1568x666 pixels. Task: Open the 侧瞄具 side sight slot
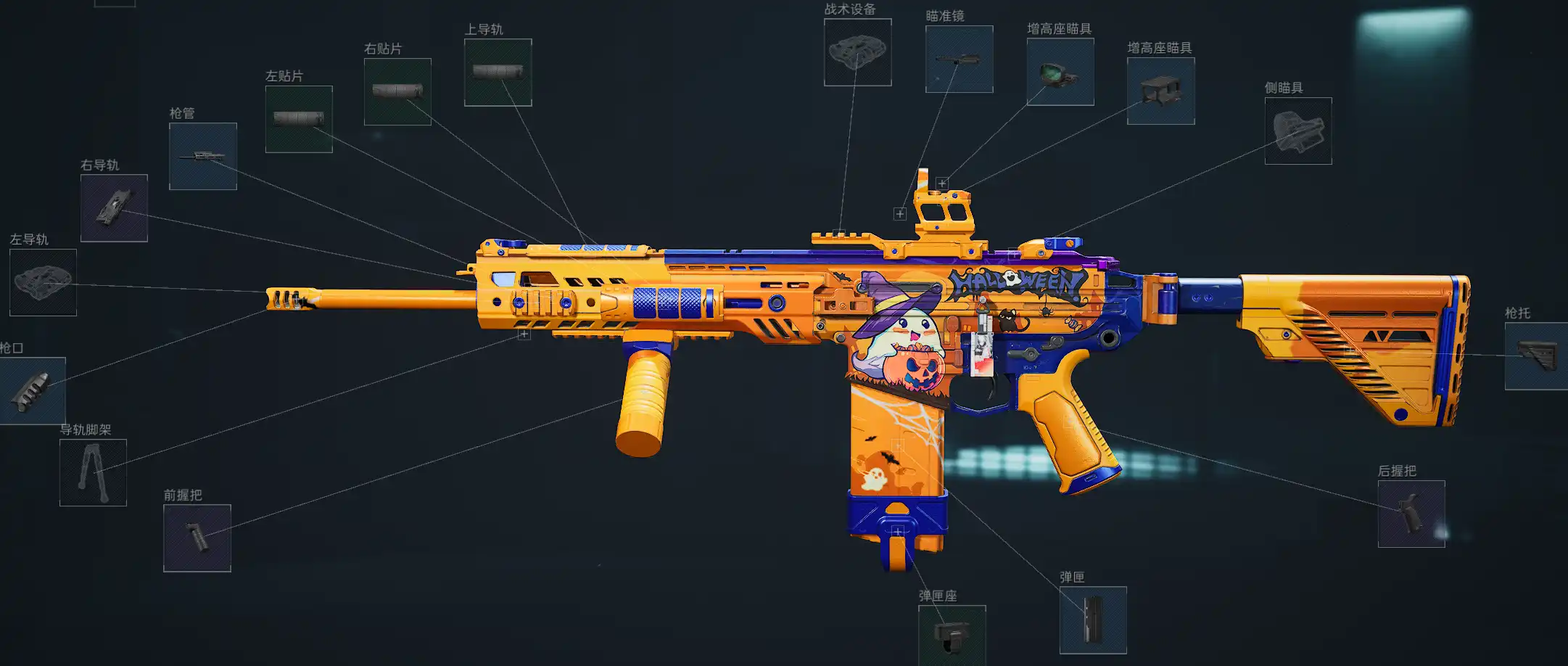click(x=1298, y=131)
